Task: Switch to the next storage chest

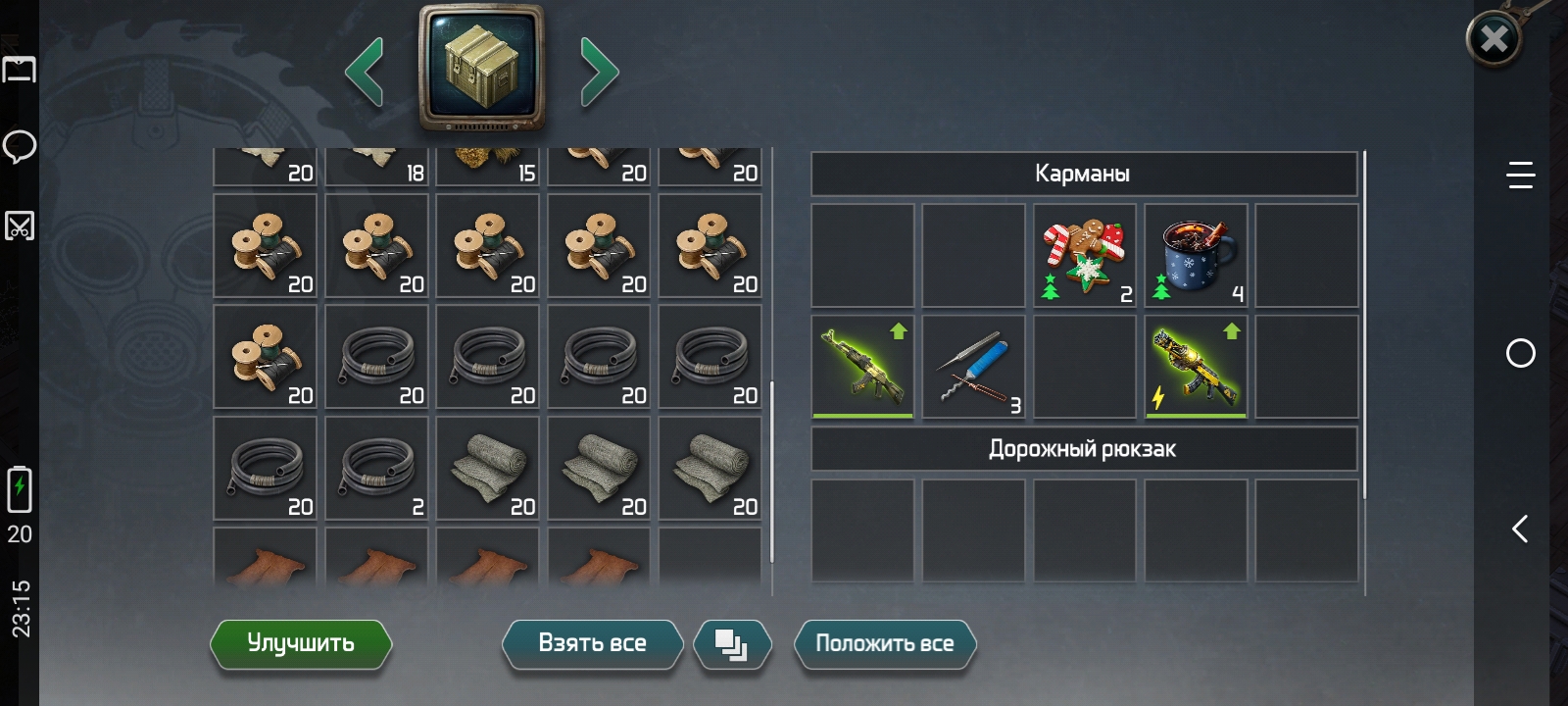Action: coord(599,72)
